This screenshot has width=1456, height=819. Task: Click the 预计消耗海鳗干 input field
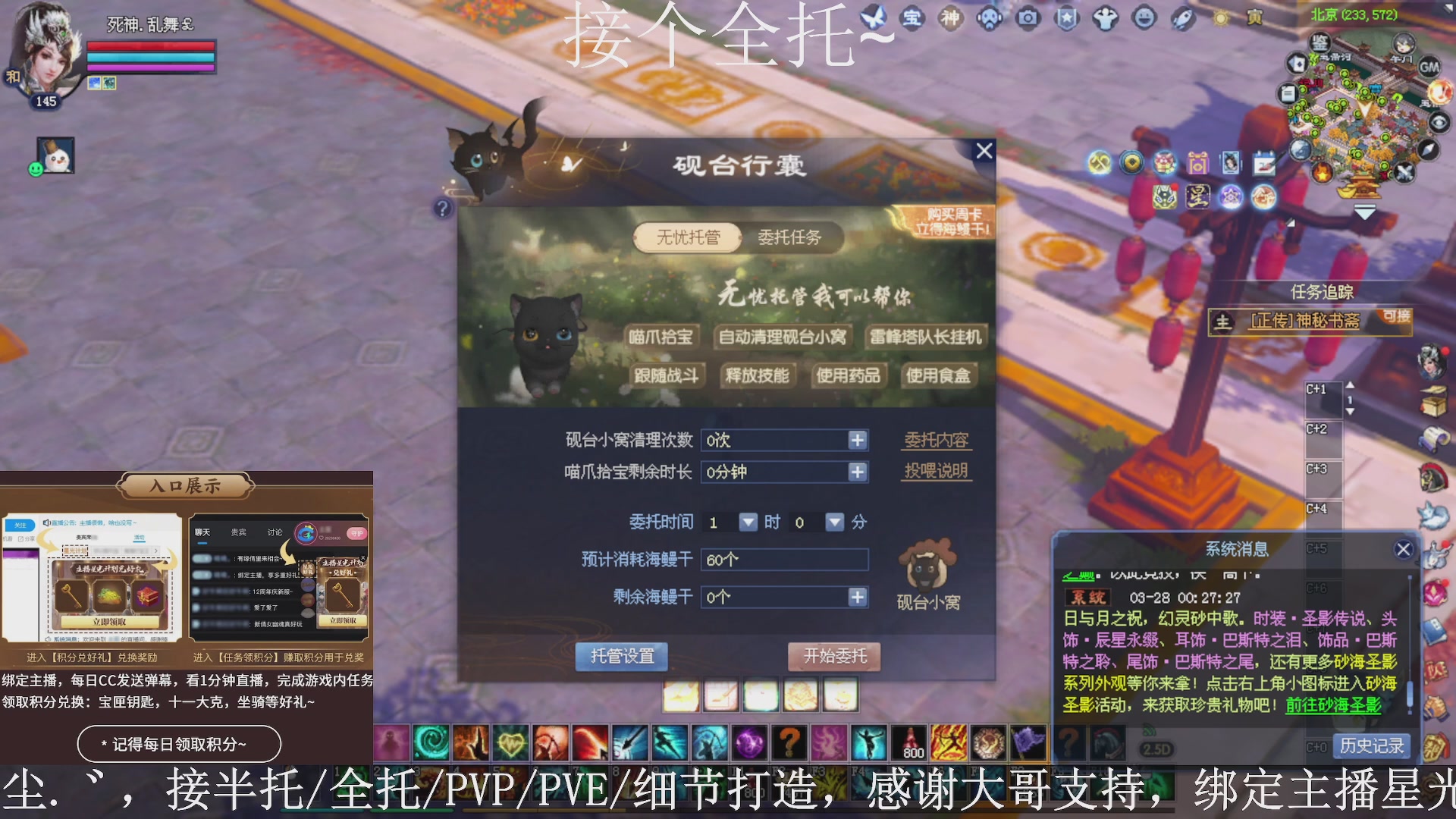(785, 559)
